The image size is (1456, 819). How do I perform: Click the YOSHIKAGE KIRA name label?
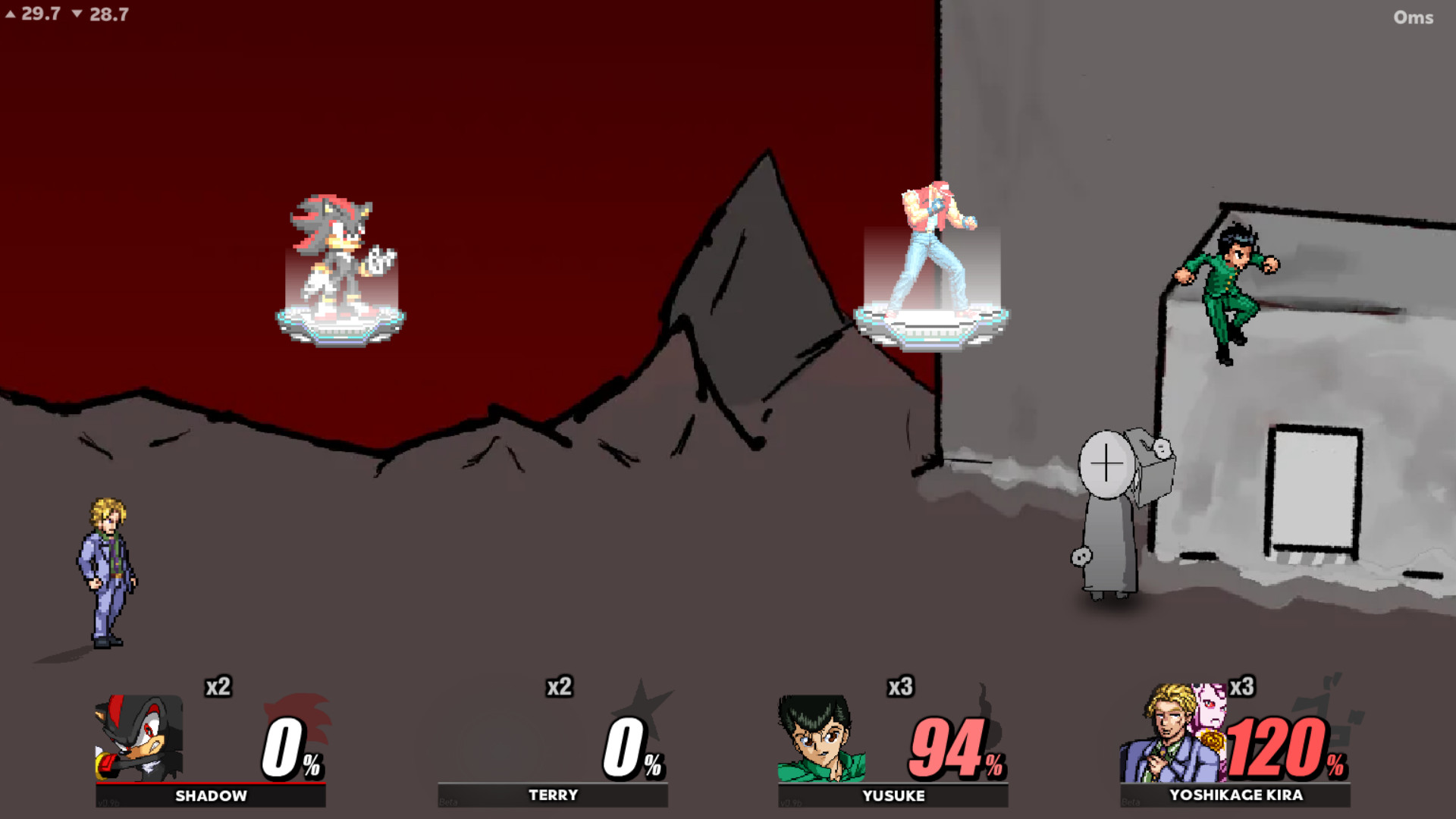point(1236,795)
